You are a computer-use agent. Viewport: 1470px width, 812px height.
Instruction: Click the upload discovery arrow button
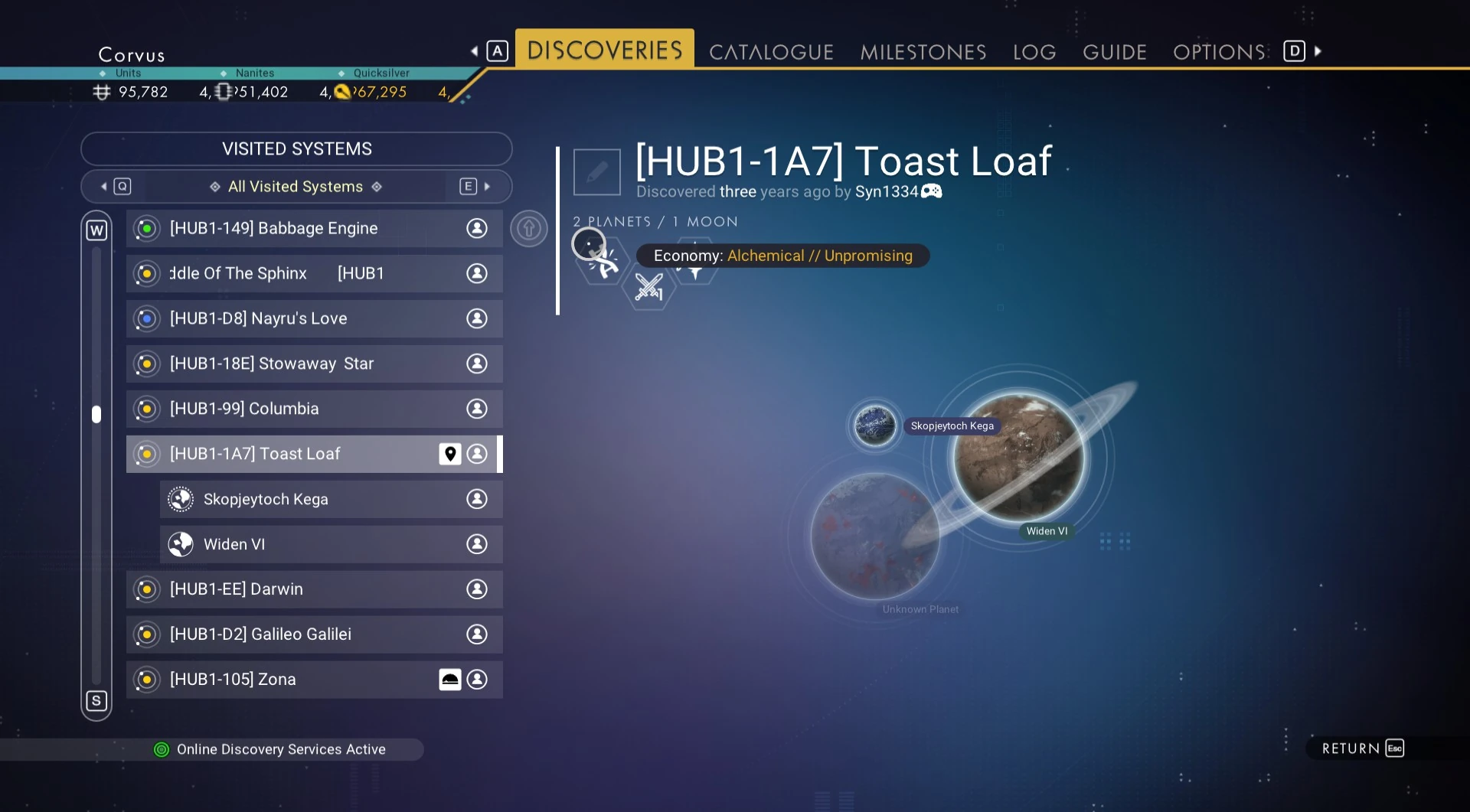529,229
